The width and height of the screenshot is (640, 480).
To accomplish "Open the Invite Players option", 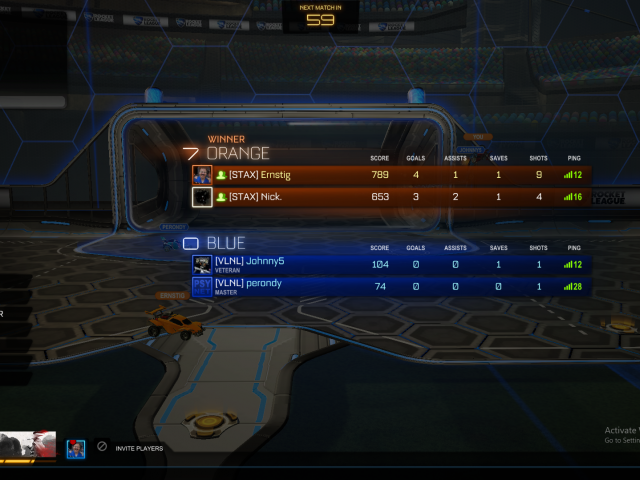I will pos(138,448).
